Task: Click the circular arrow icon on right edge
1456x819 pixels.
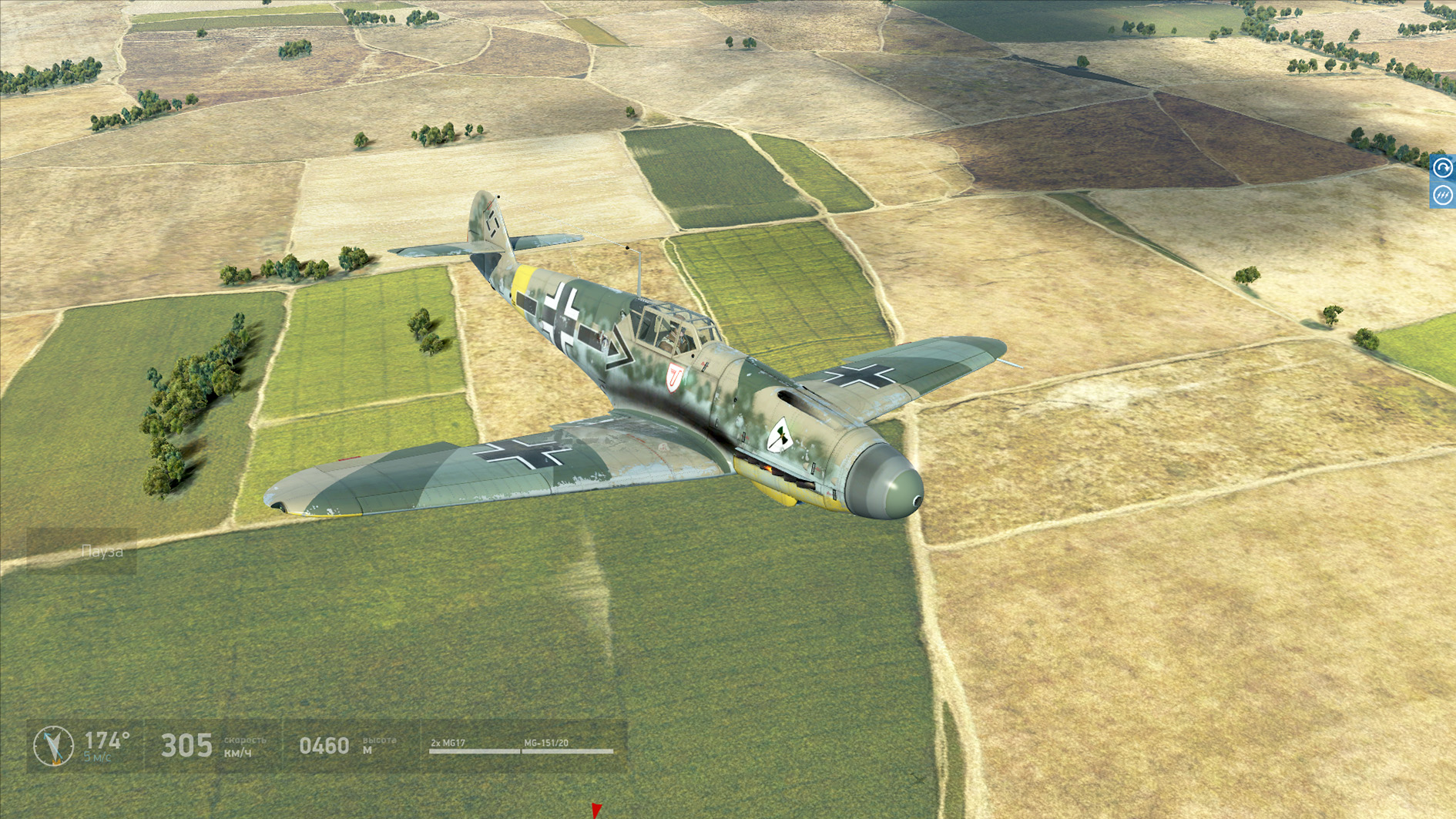Action: pyautogui.click(x=1443, y=168)
